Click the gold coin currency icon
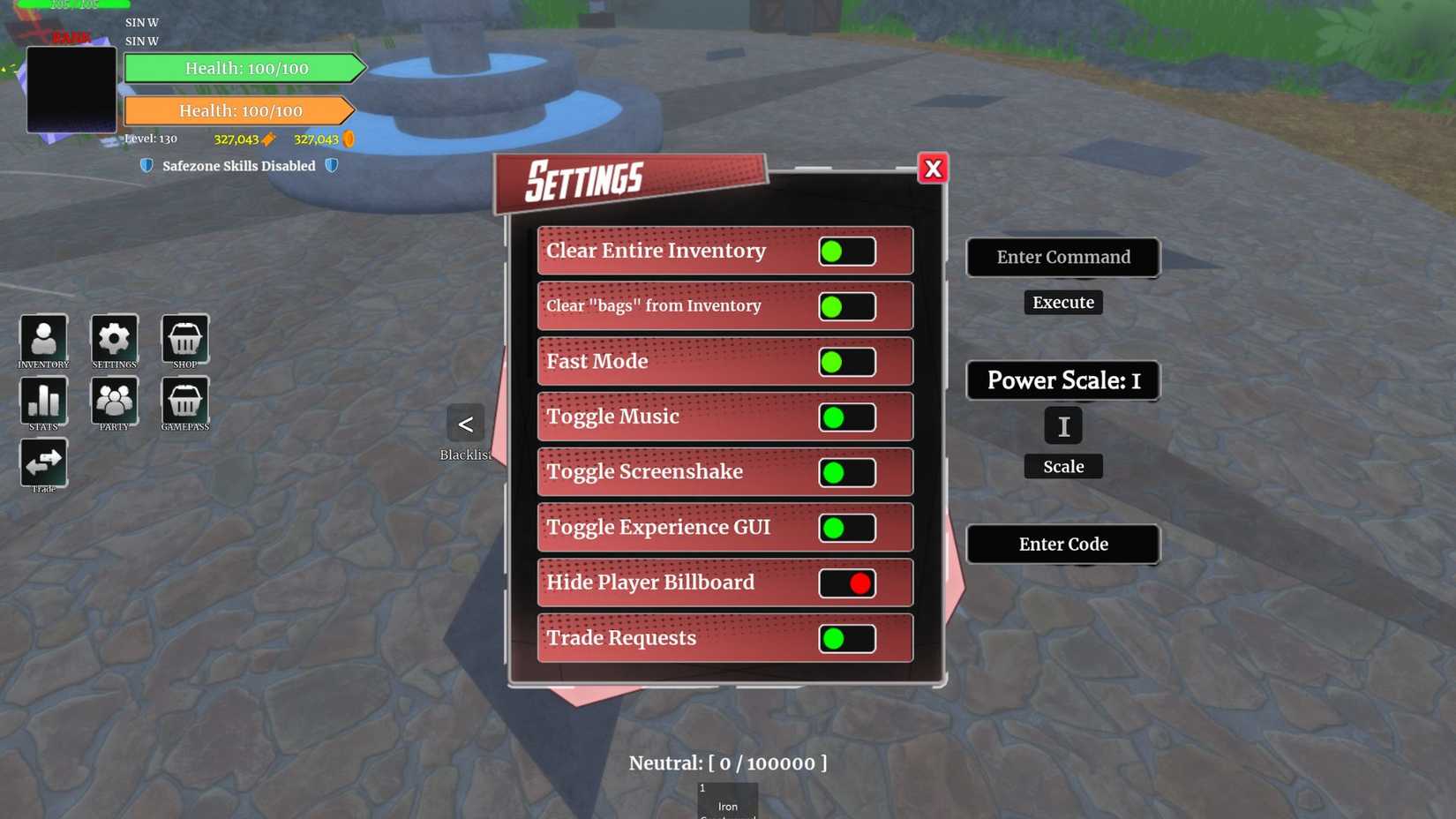This screenshot has width=1456, height=819. 349,139
